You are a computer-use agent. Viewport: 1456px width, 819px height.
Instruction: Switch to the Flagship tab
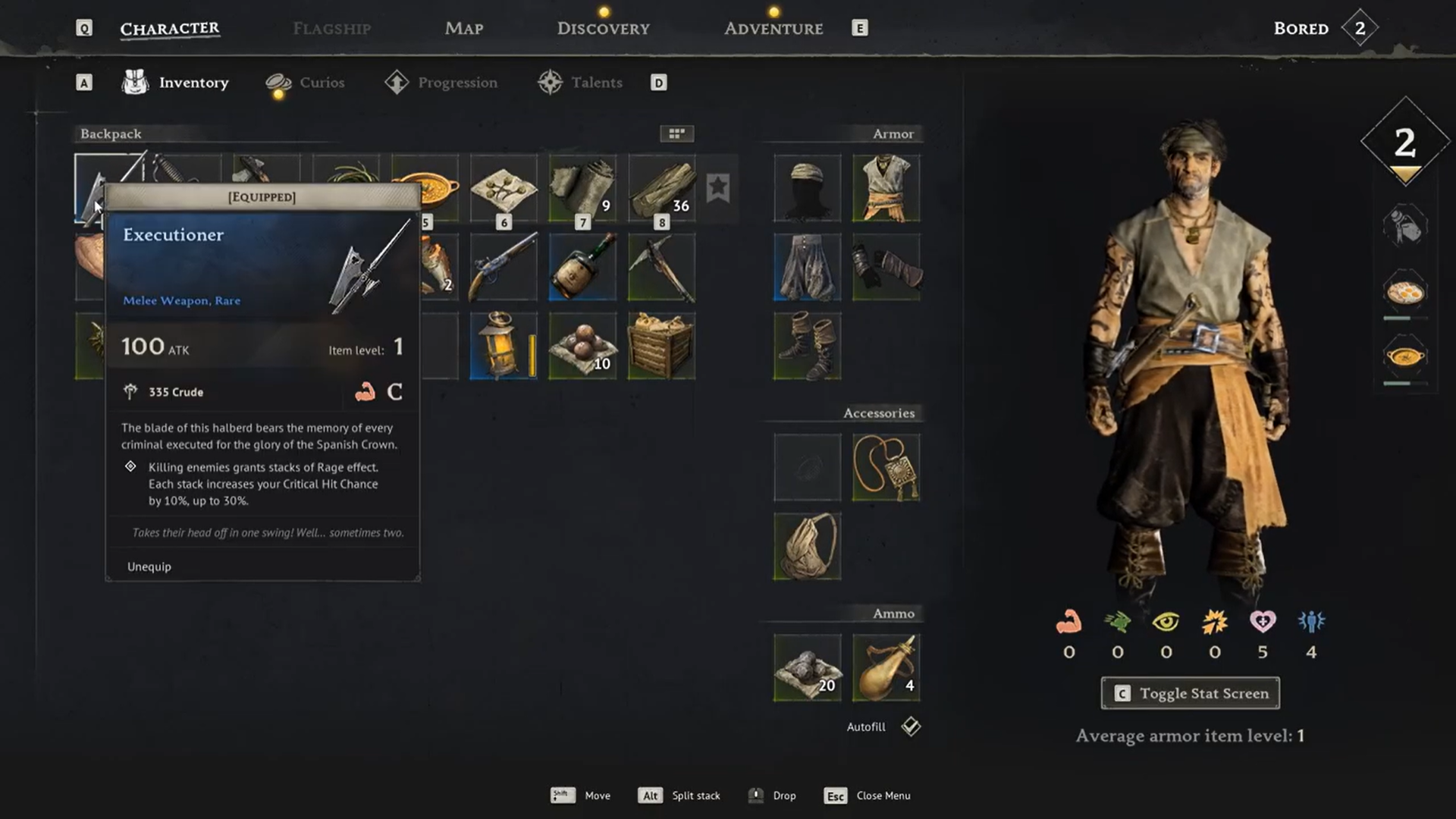331,29
